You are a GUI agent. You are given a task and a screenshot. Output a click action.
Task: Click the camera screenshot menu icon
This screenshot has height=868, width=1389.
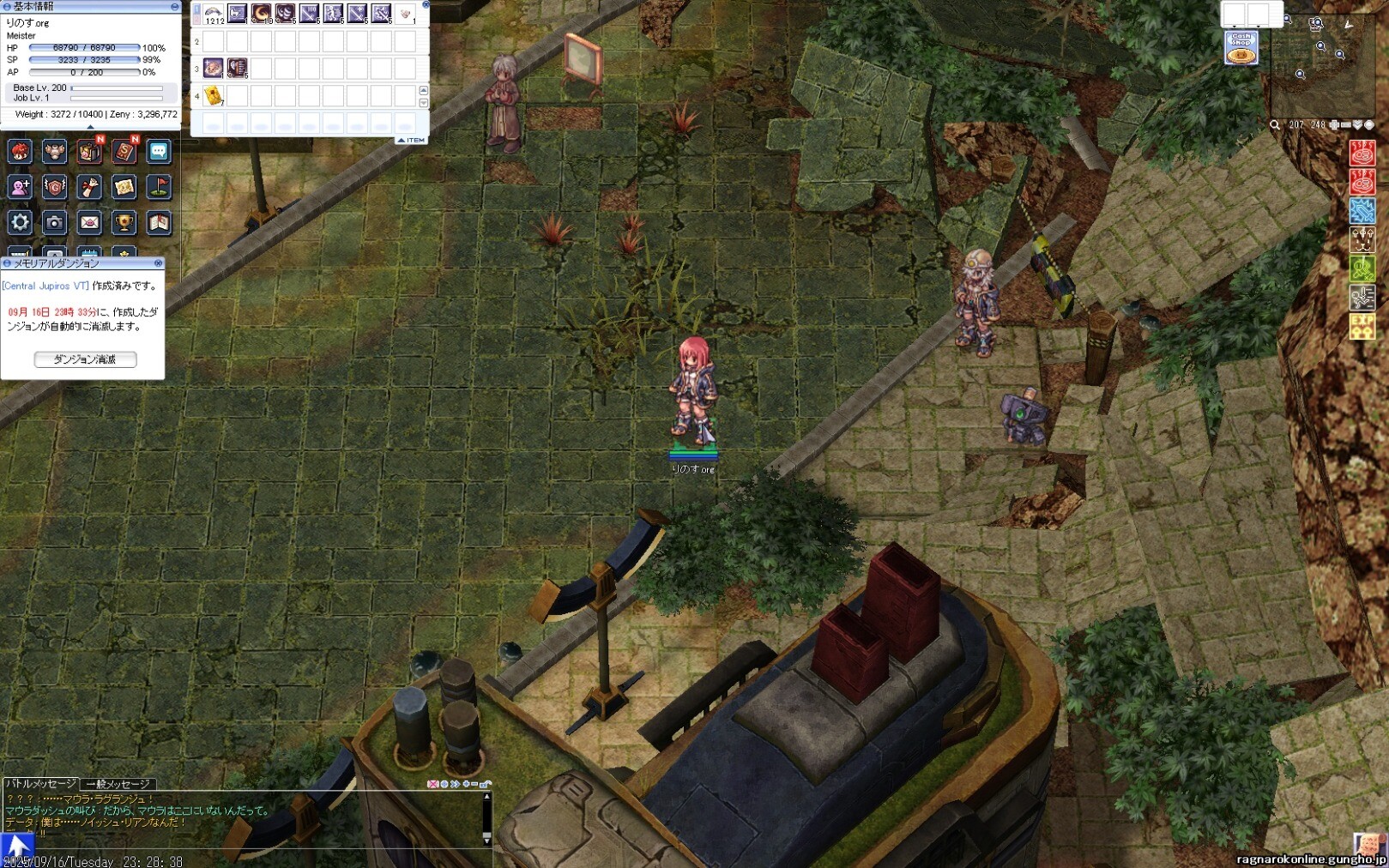pyautogui.click(x=54, y=223)
